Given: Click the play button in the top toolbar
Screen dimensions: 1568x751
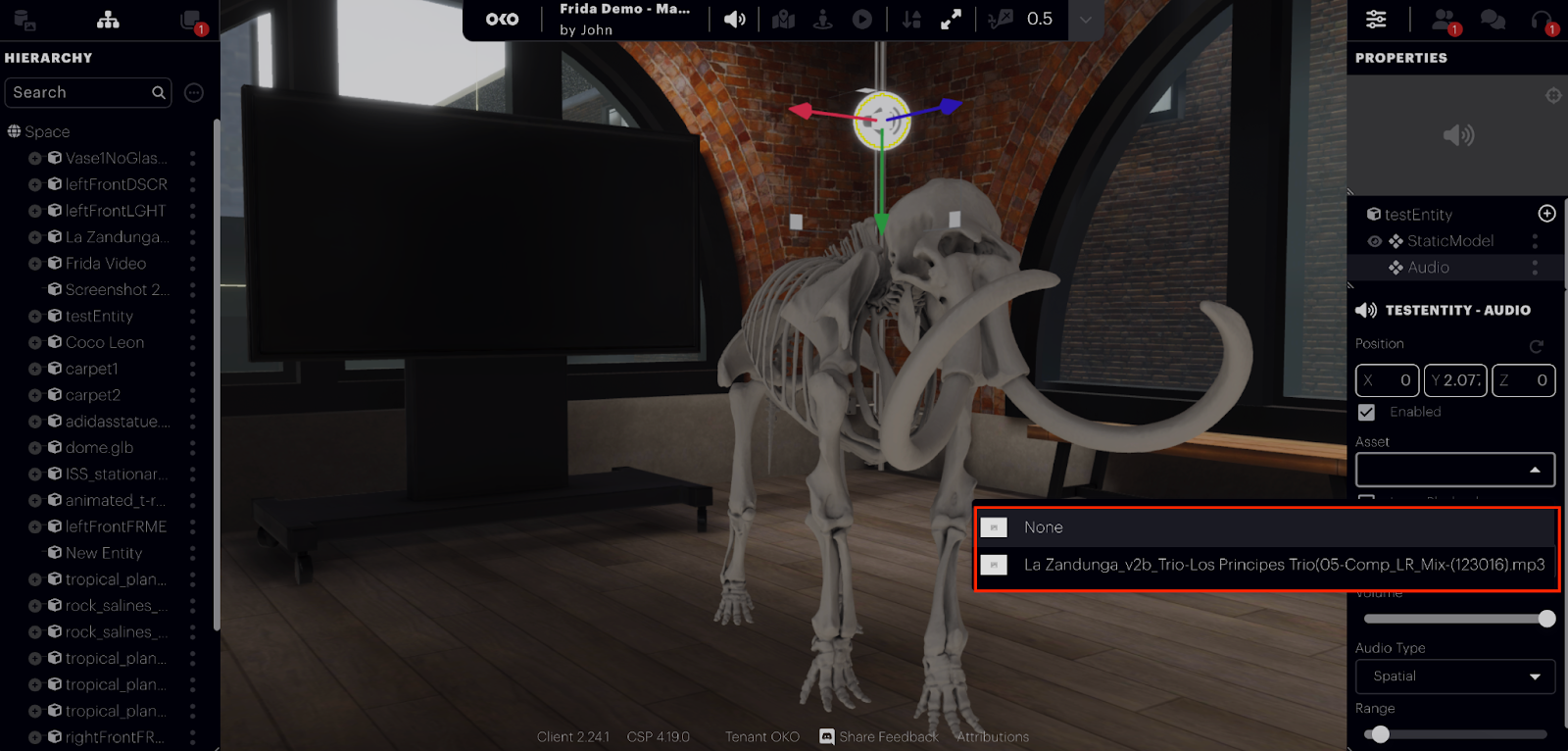Looking at the screenshot, I should 862,20.
